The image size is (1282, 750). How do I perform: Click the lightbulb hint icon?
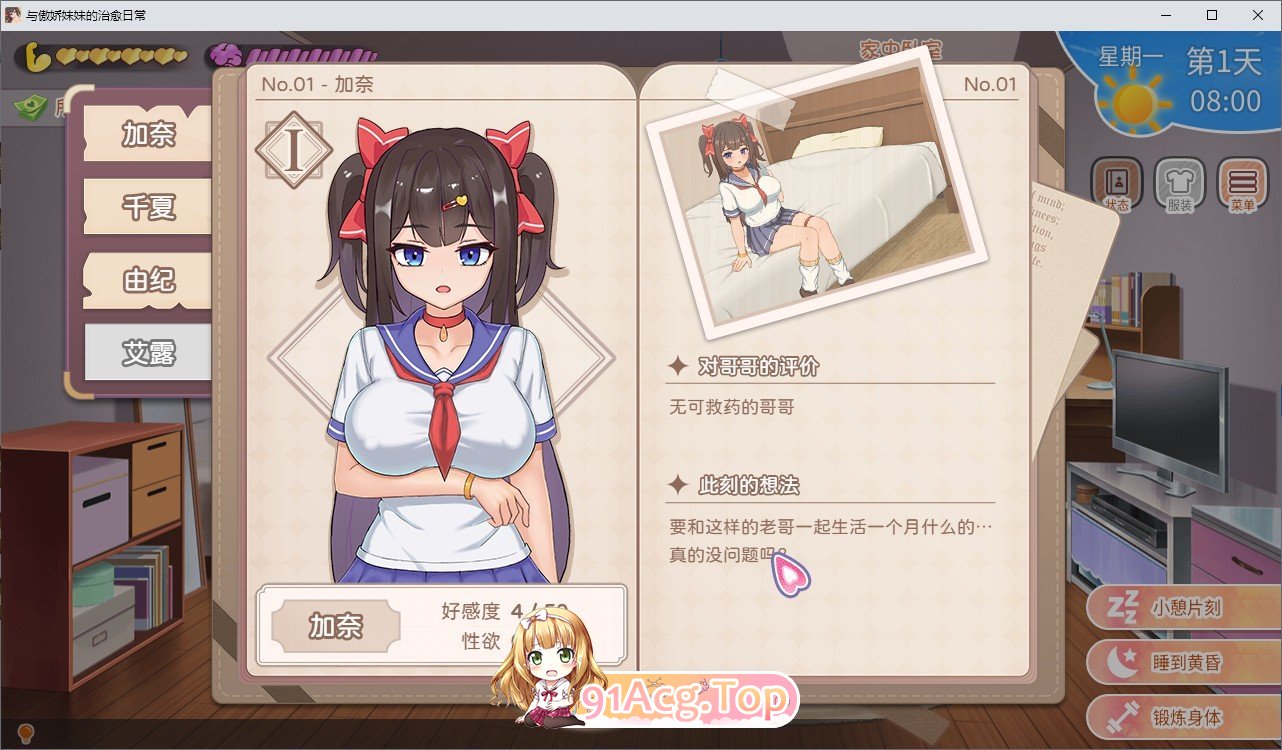pos(27,735)
